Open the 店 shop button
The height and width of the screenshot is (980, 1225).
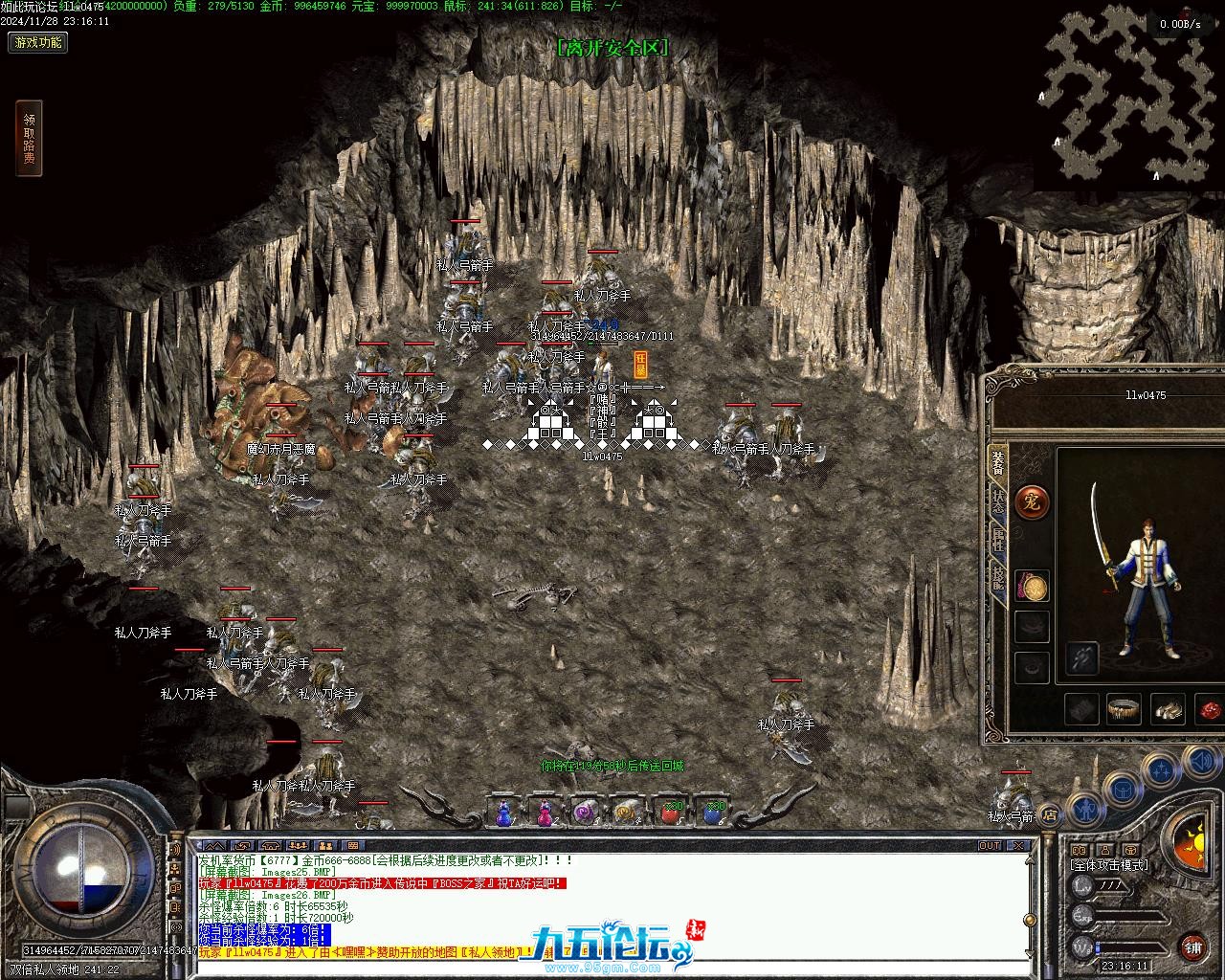[x=1050, y=815]
